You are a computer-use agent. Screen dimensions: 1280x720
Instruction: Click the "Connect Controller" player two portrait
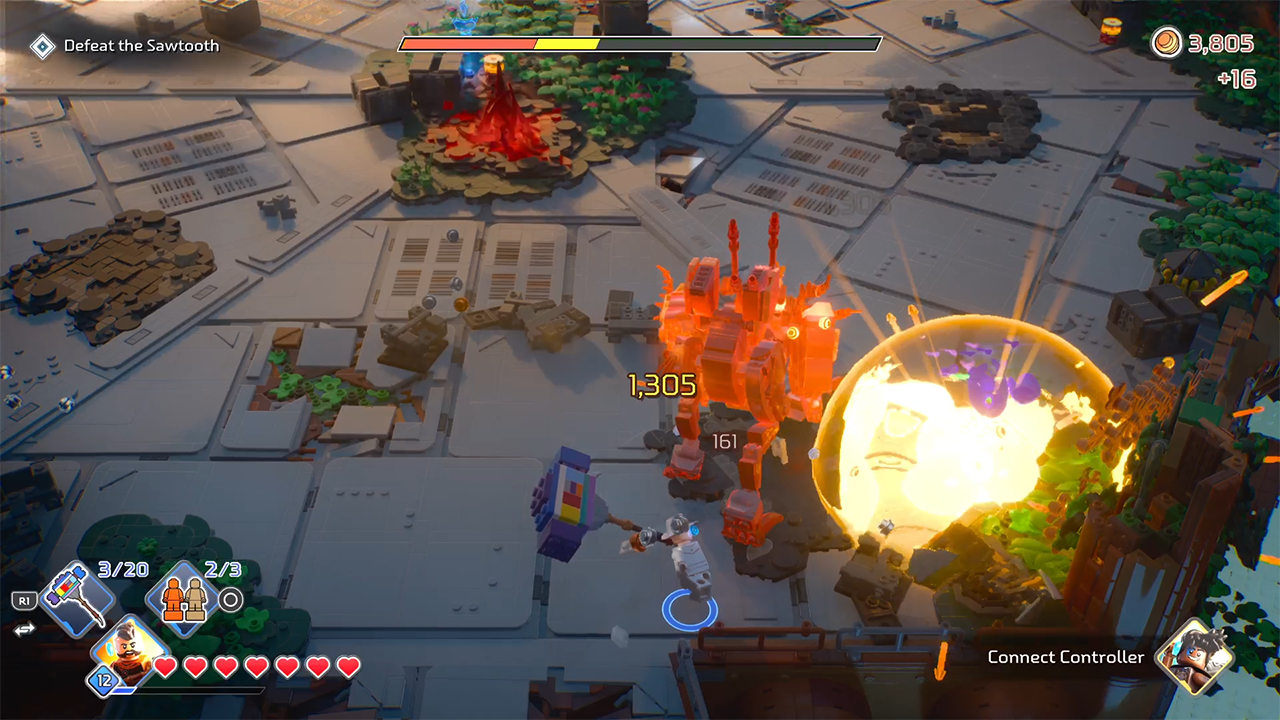[1193, 655]
